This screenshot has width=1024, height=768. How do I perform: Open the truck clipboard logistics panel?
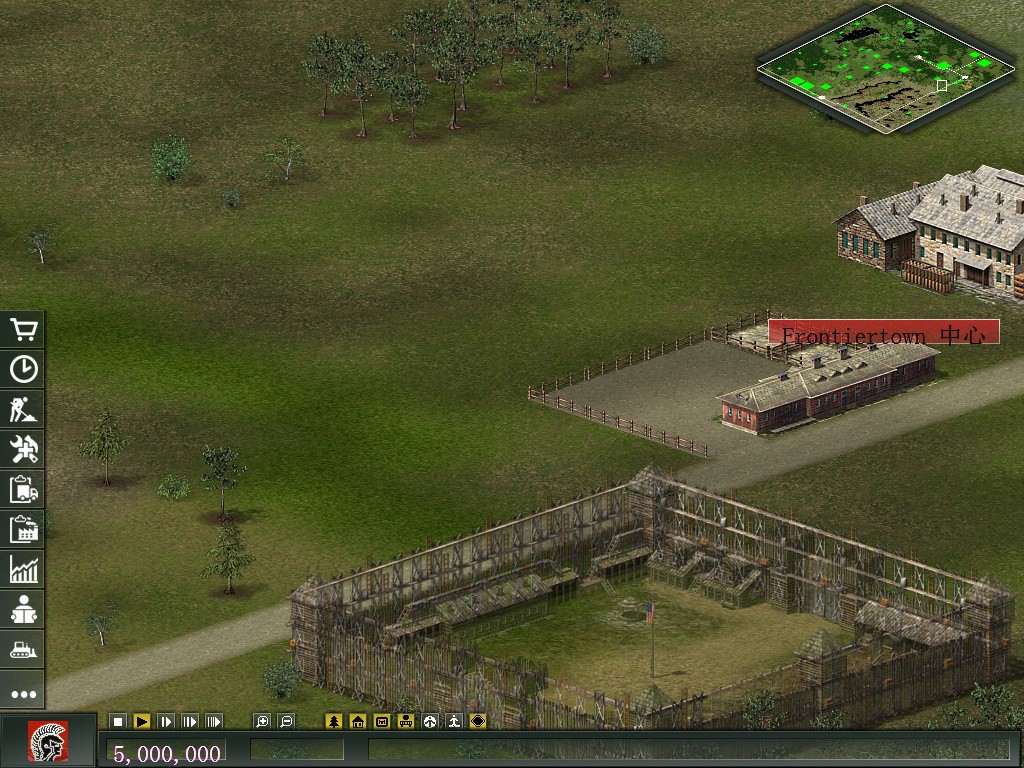[x=23, y=490]
